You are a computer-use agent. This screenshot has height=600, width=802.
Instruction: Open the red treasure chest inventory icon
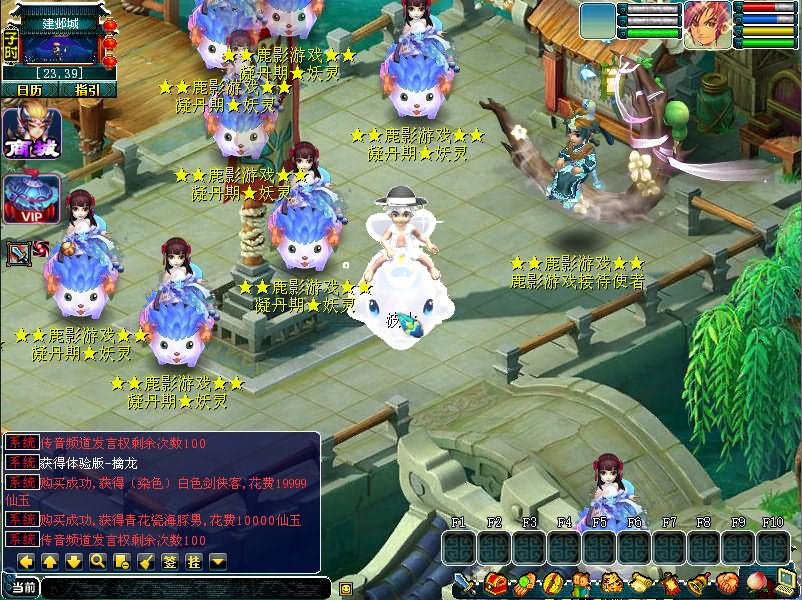tap(496, 584)
